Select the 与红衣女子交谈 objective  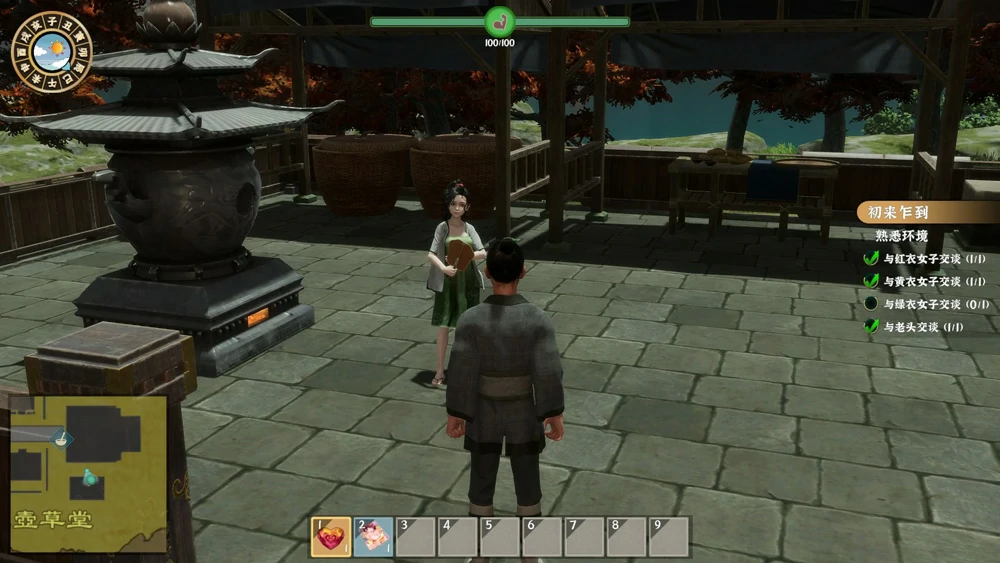921,258
